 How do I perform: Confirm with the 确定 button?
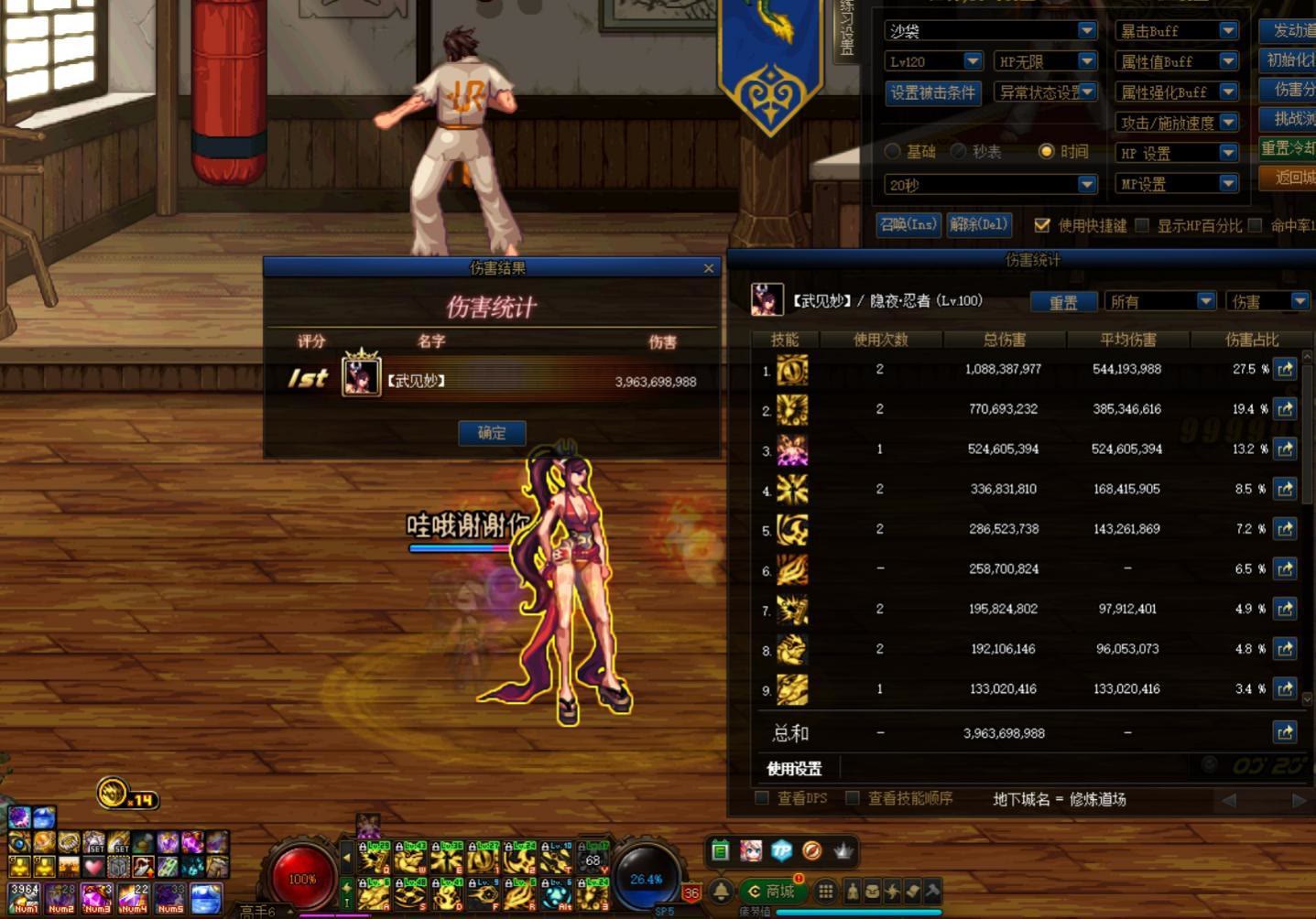(x=492, y=433)
